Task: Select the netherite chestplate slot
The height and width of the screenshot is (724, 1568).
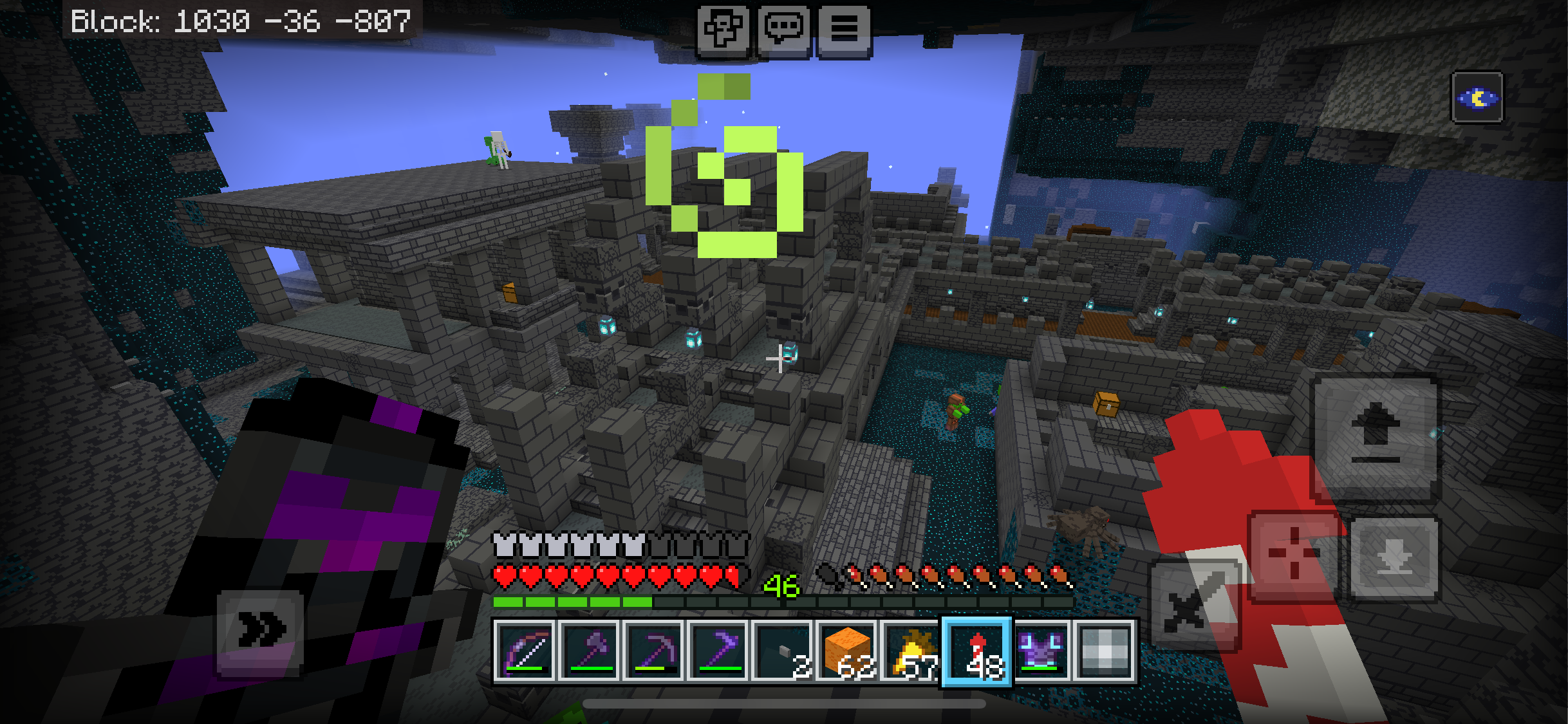Action: pyautogui.click(x=1041, y=651)
